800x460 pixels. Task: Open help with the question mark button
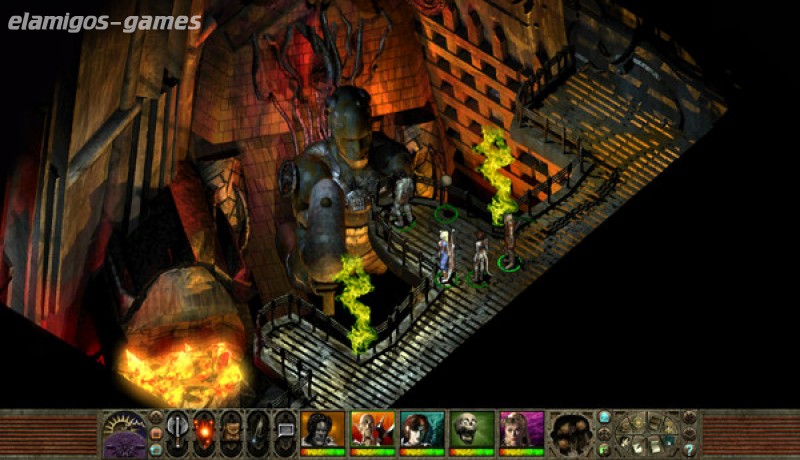(689, 450)
